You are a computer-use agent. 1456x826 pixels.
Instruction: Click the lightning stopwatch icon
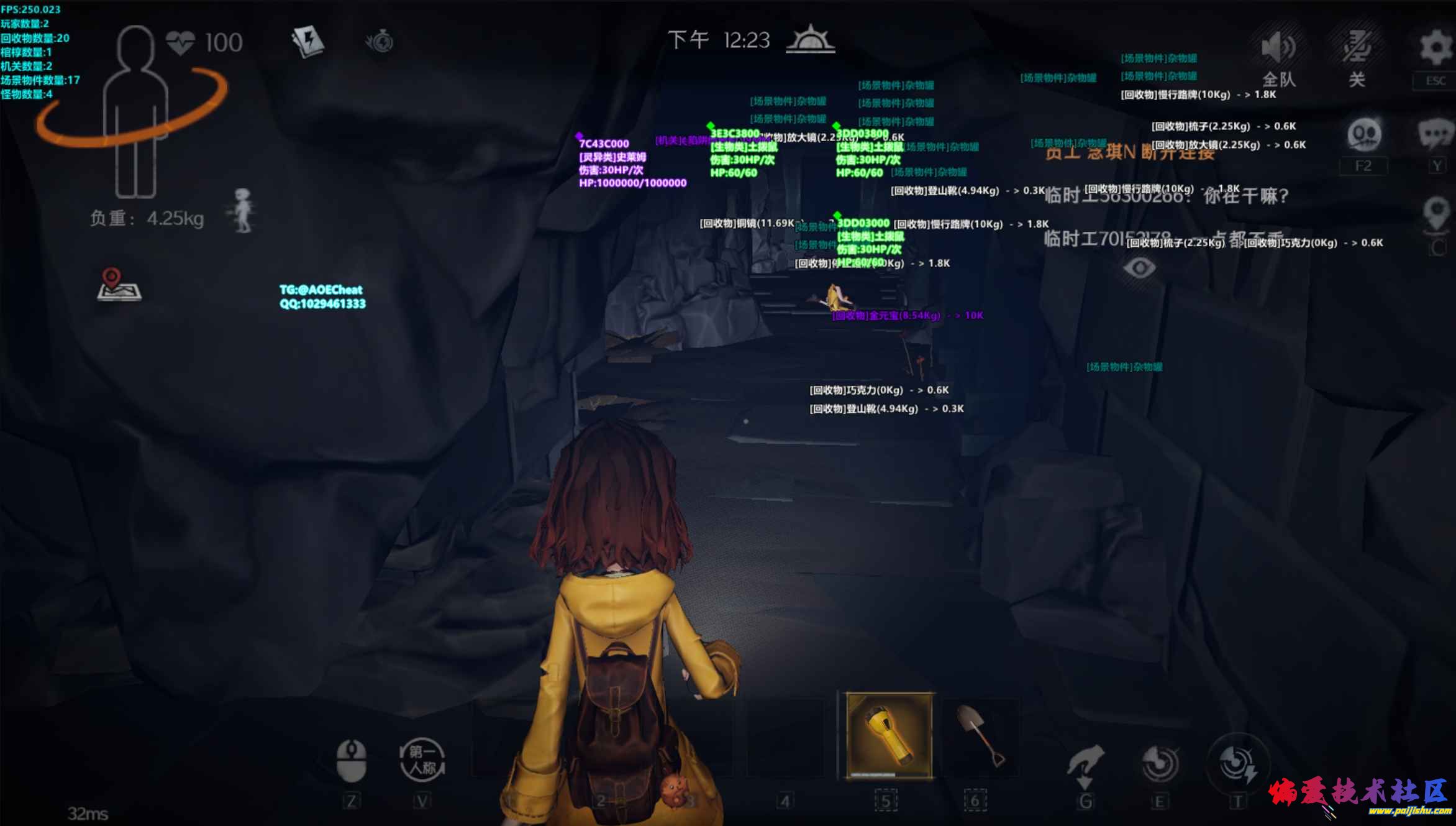tap(380, 42)
